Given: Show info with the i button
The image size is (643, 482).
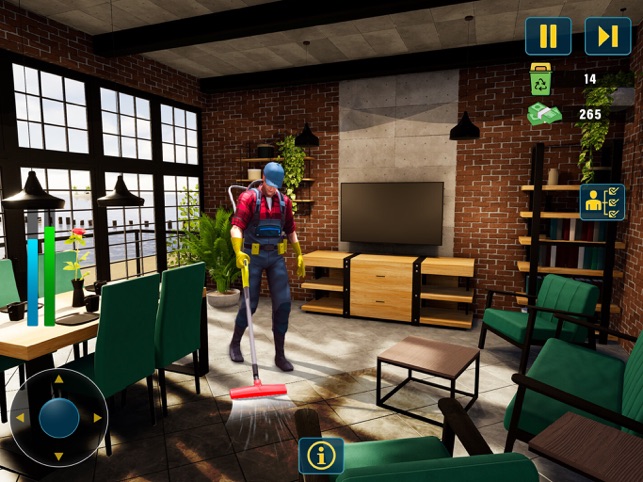Looking at the screenshot, I should pyautogui.click(x=321, y=455).
